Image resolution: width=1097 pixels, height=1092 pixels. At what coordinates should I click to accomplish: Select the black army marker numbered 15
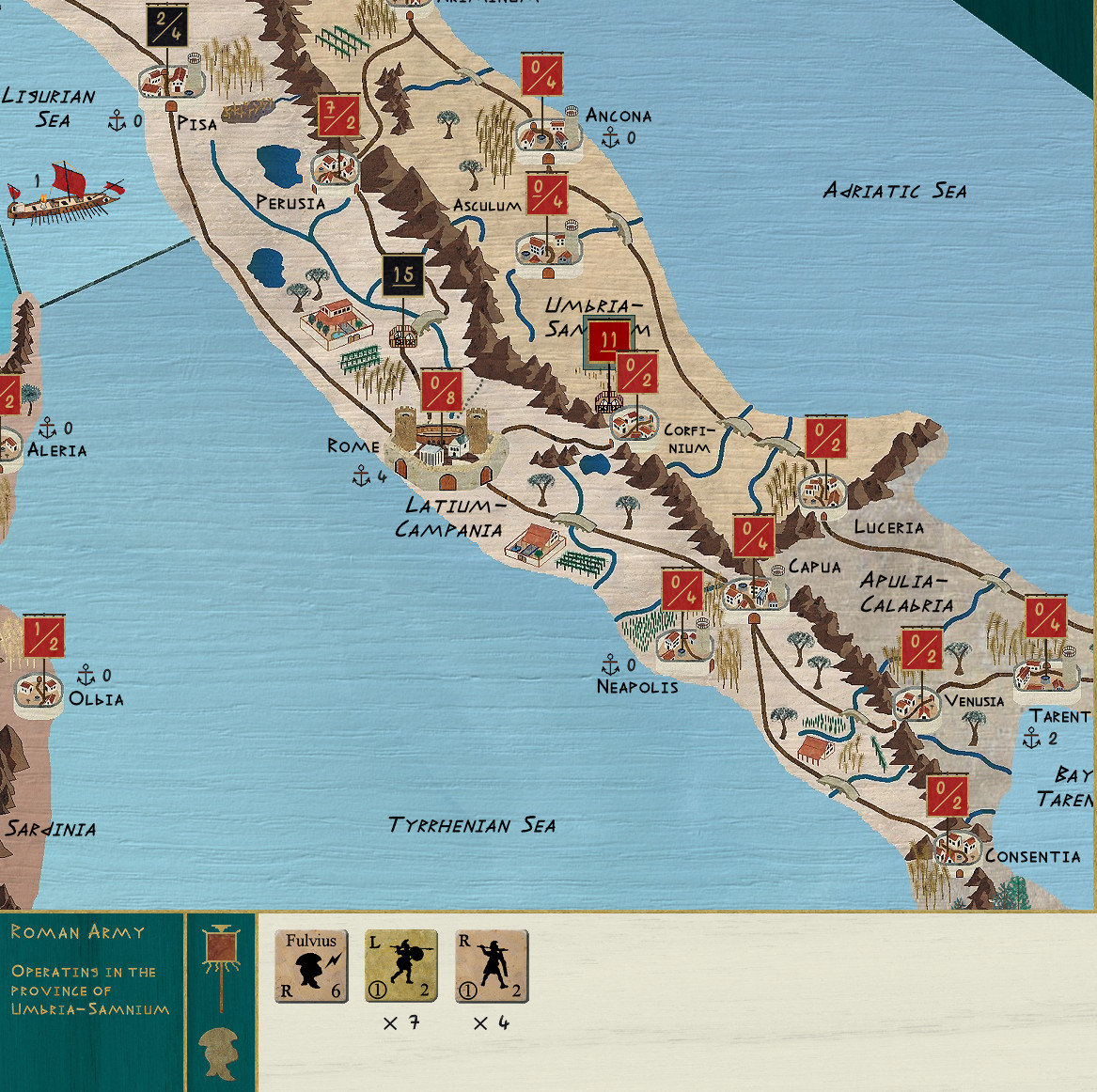pyautogui.click(x=403, y=275)
